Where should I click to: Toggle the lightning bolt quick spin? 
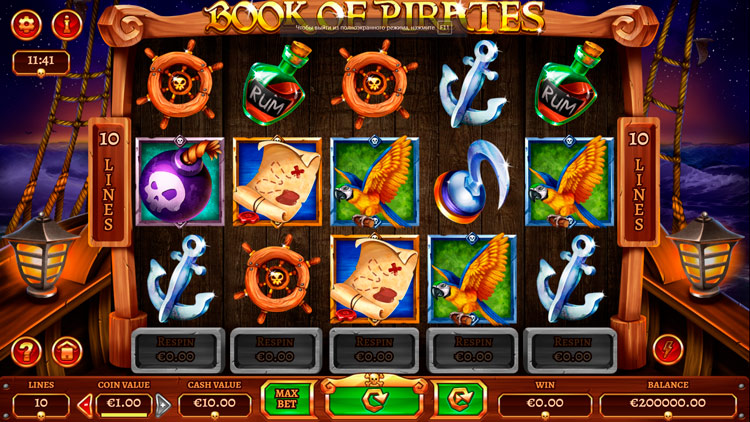tap(667, 349)
